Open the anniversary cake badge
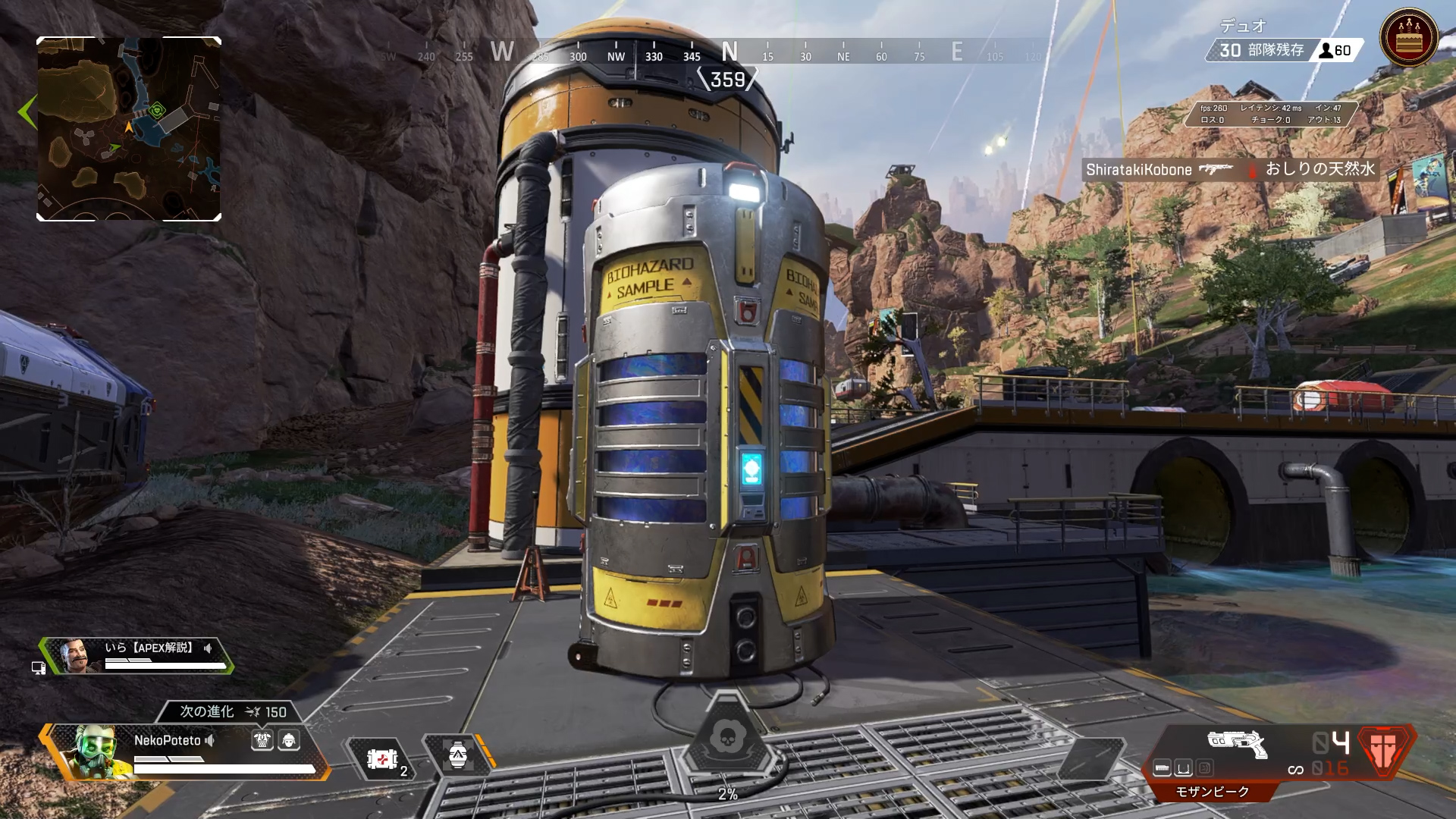The image size is (1456, 819). point(1409,38)
